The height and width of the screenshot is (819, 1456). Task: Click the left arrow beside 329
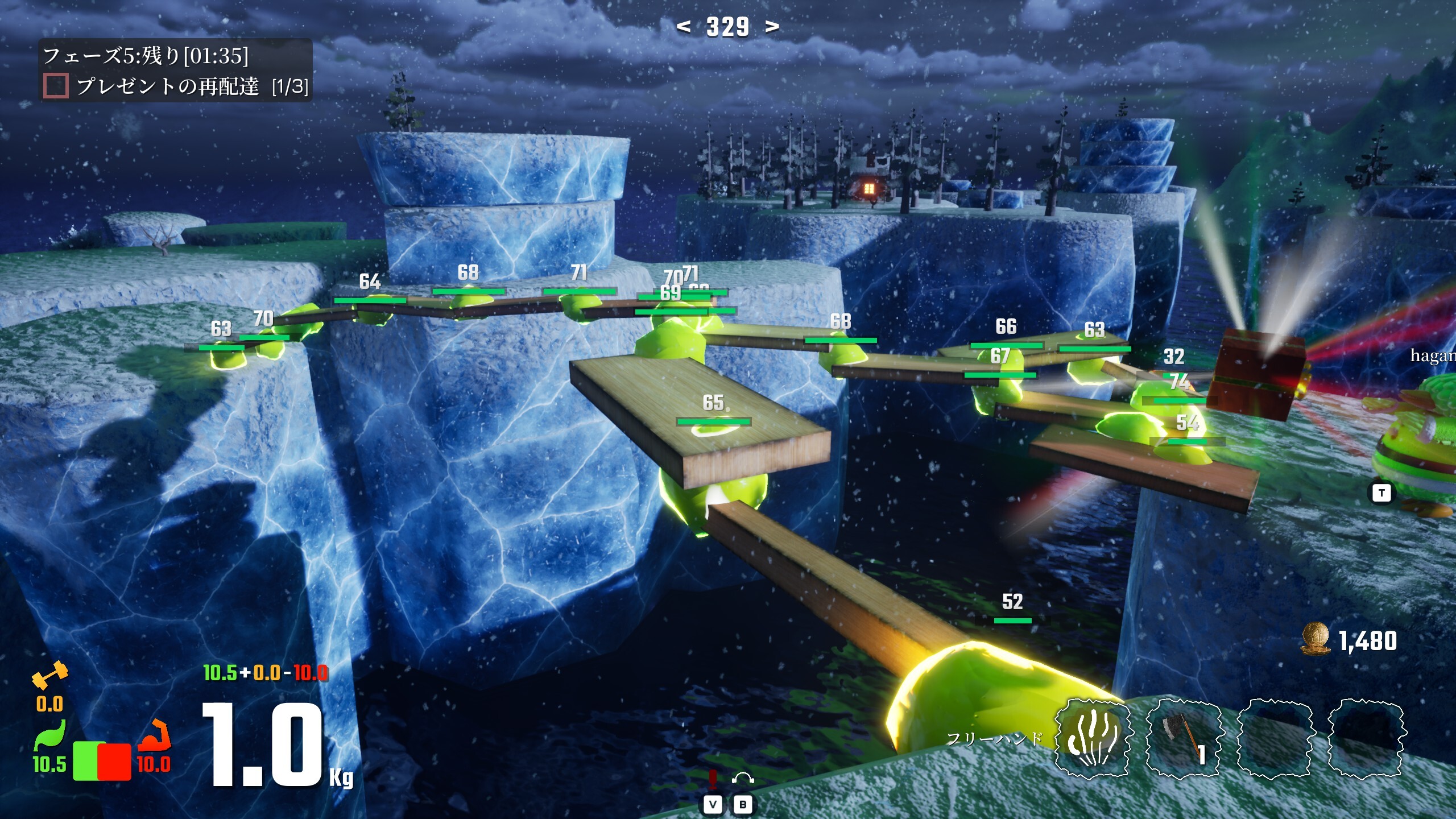tap(684, 26)
